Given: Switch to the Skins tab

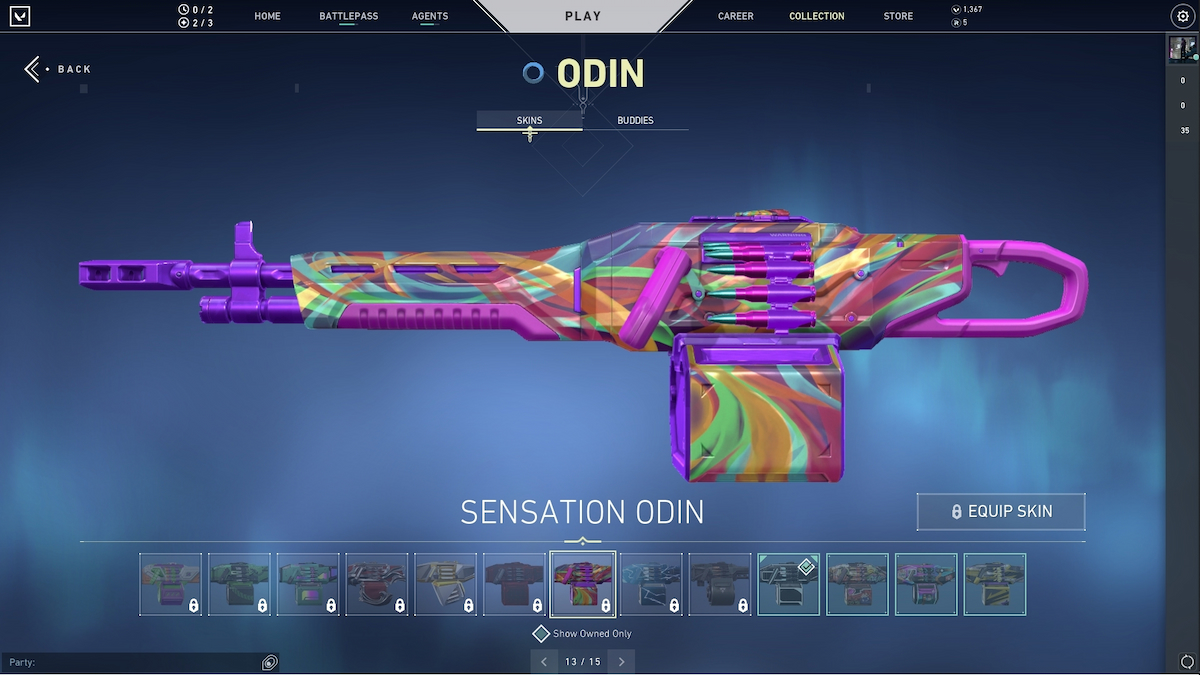Looking at the screenshot, I should click(x=529, y=120).
